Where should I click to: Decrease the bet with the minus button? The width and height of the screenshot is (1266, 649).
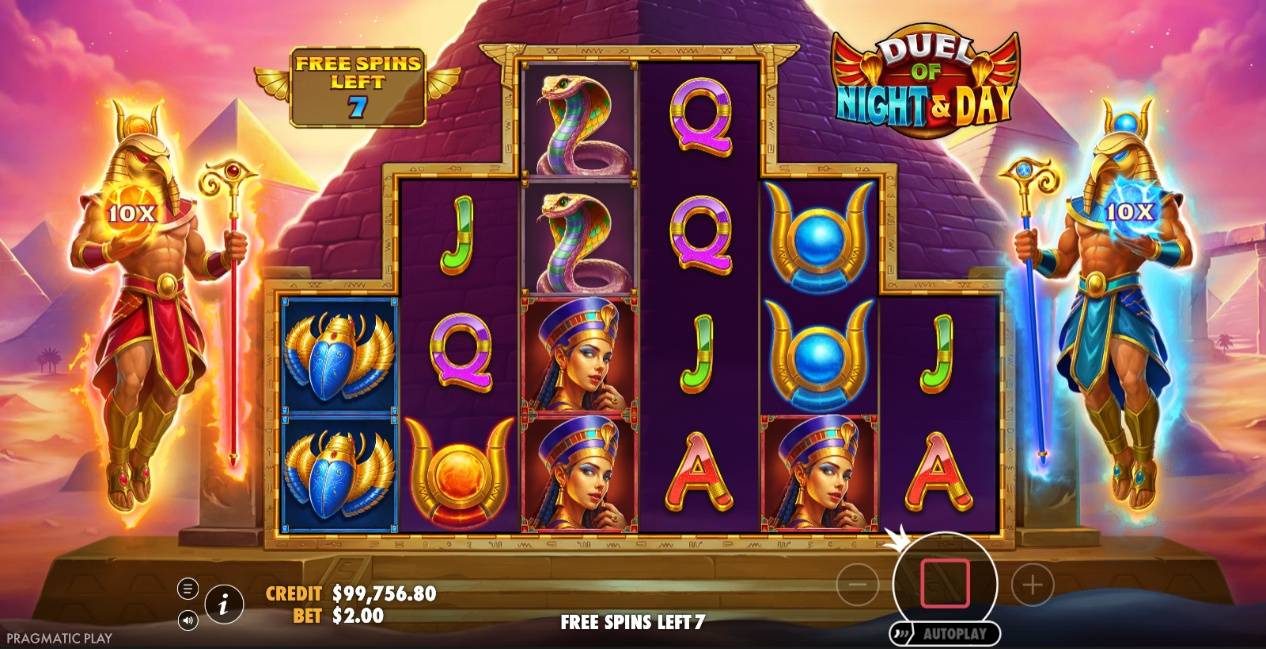coord(857,584)
